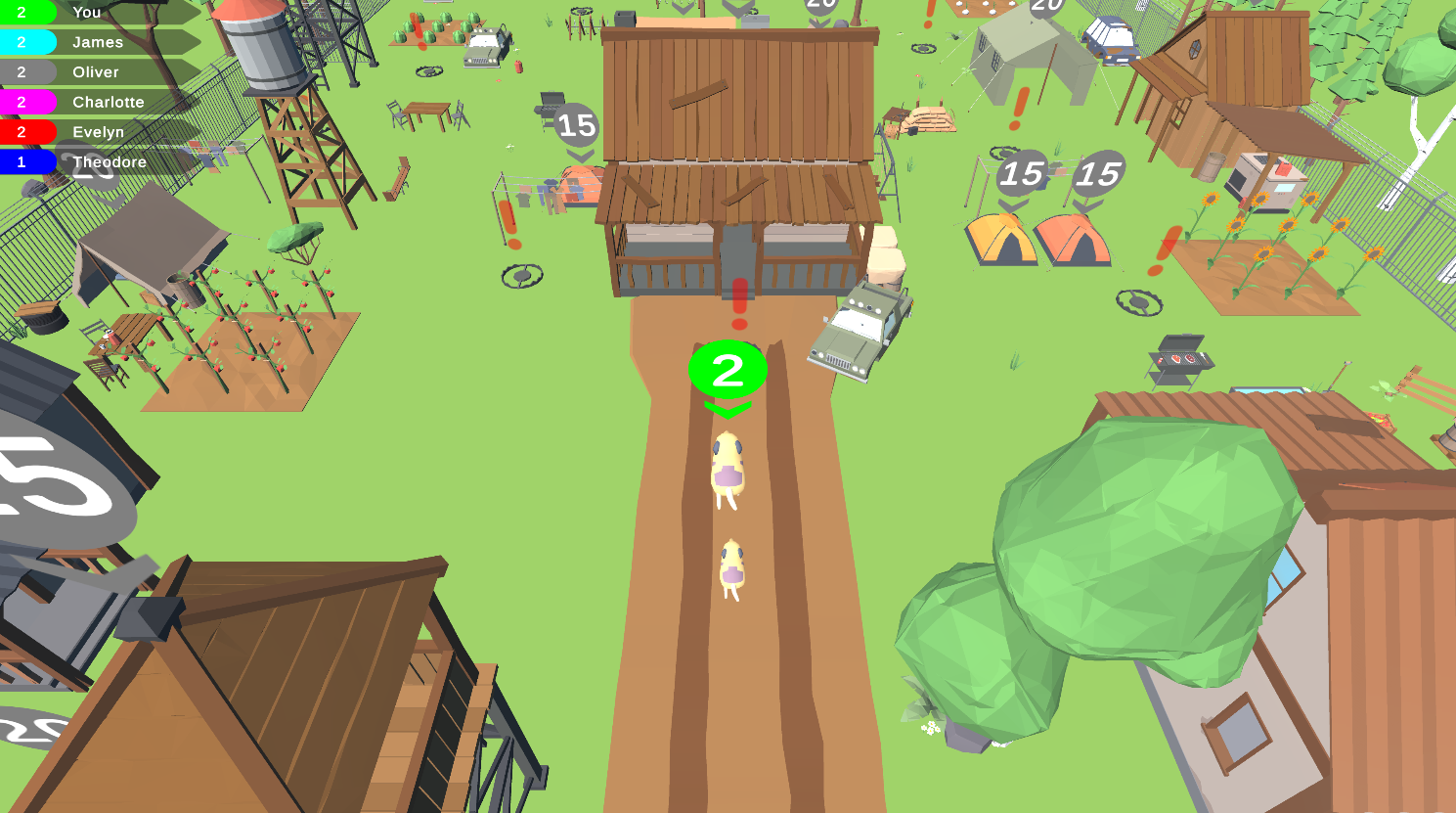Click the red badge next to Evelyn

(22, 131)
